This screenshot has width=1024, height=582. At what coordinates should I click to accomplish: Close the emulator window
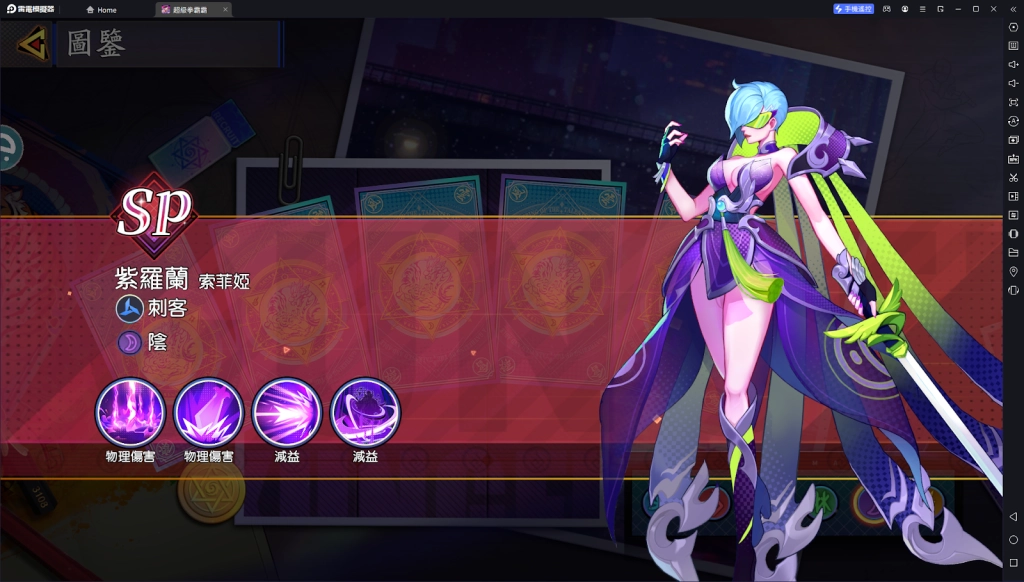click(993, 9)
